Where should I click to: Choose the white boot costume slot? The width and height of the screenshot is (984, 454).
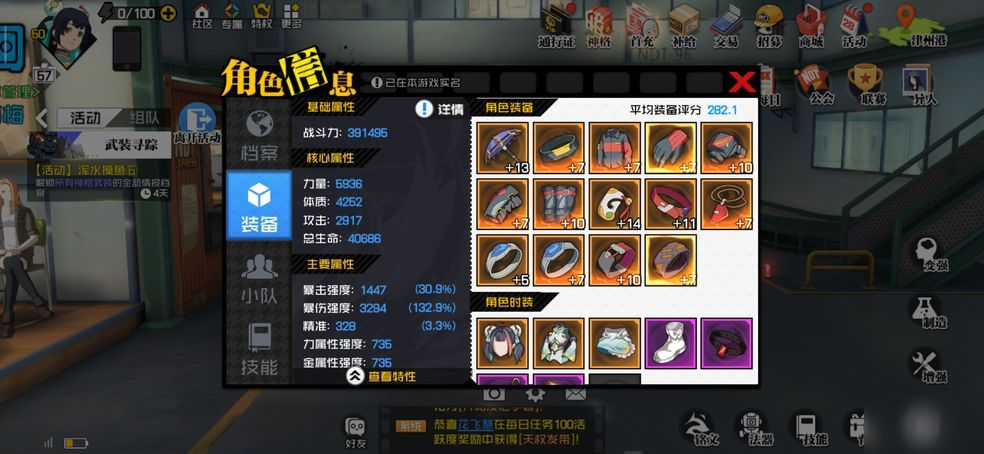669,342
